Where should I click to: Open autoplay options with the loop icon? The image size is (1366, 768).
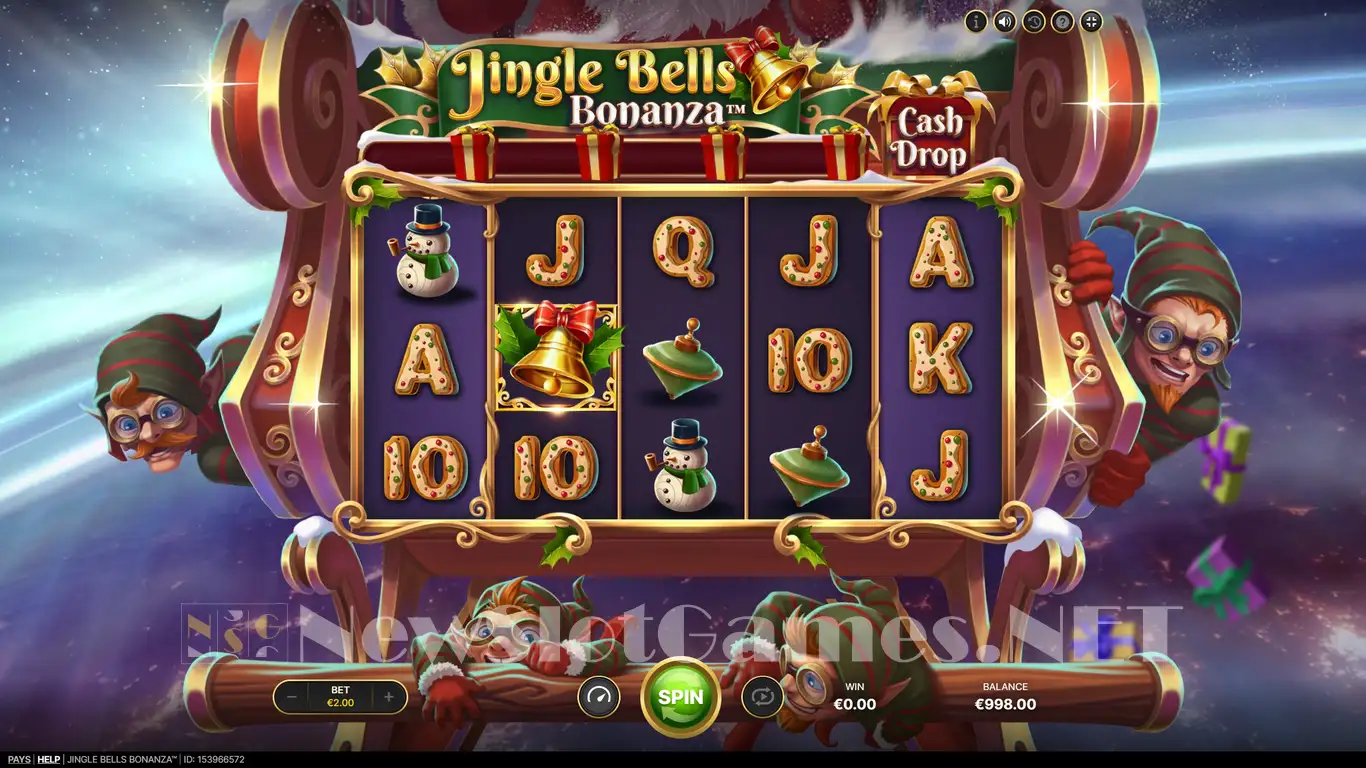(x=762, y=697)
